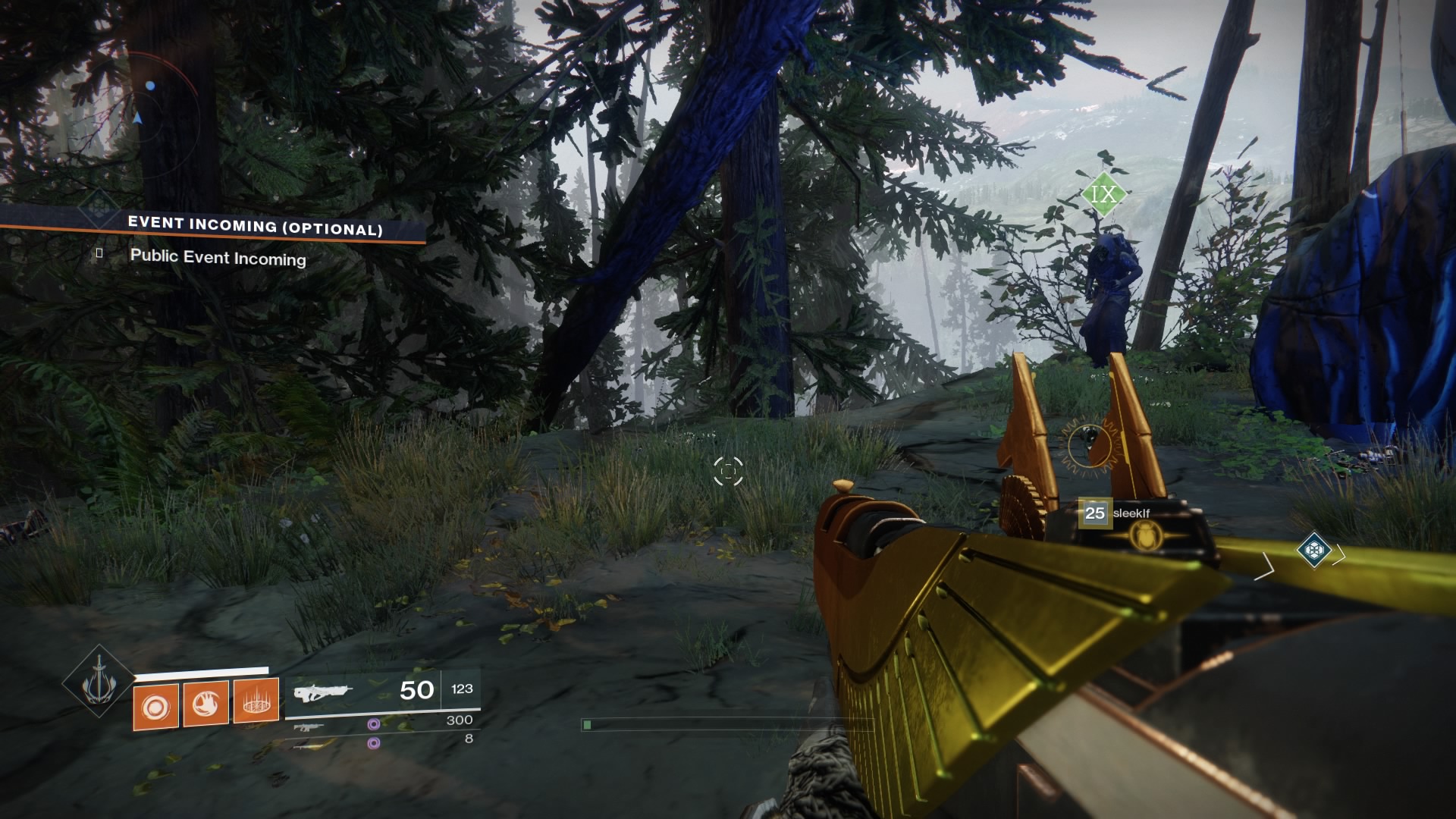Open the Public Event Incoming objective
This screenshot has height=819, width=1456.
218,258
